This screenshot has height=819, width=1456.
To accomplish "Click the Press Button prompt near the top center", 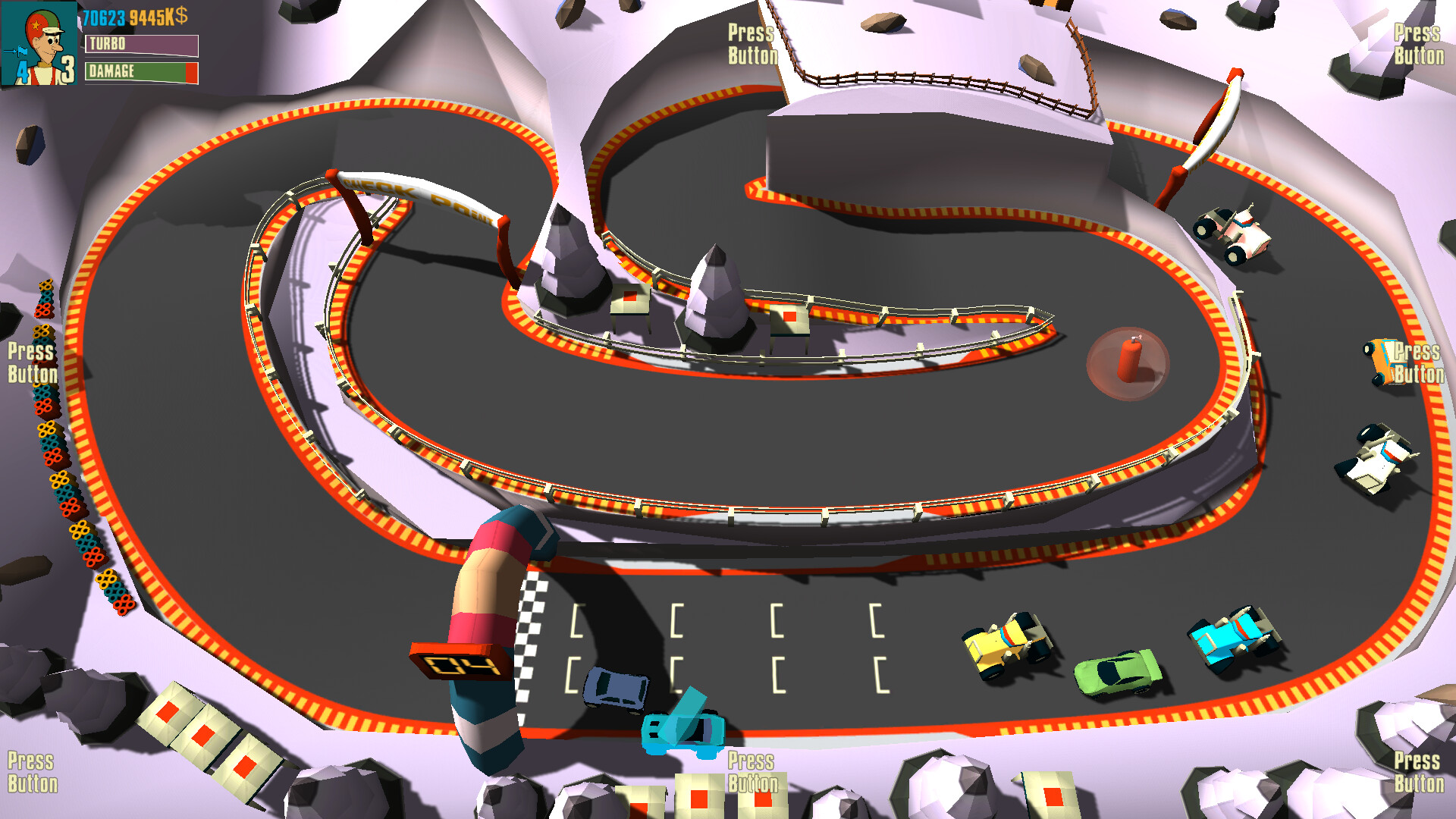I will (752, 45).
